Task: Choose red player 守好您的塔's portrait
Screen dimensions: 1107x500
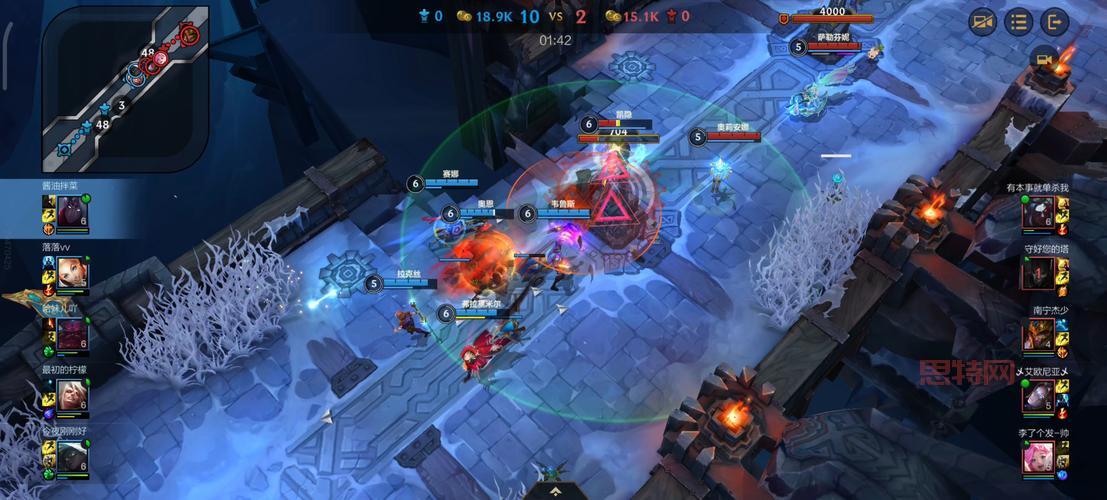Action: click(x=1040, y=272)
